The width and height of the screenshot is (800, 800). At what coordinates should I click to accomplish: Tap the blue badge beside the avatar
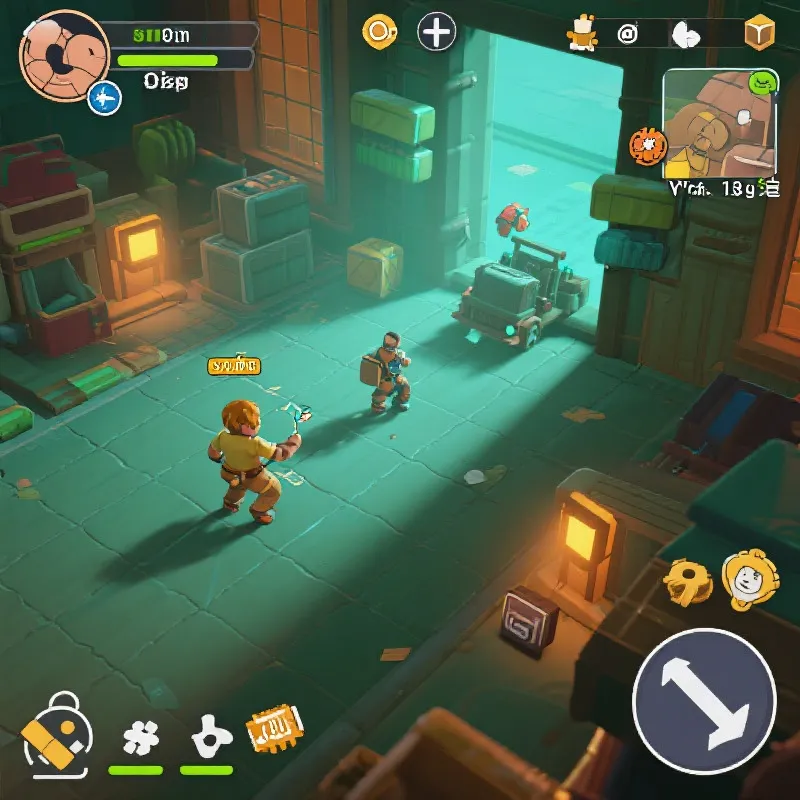pos(104,98)
